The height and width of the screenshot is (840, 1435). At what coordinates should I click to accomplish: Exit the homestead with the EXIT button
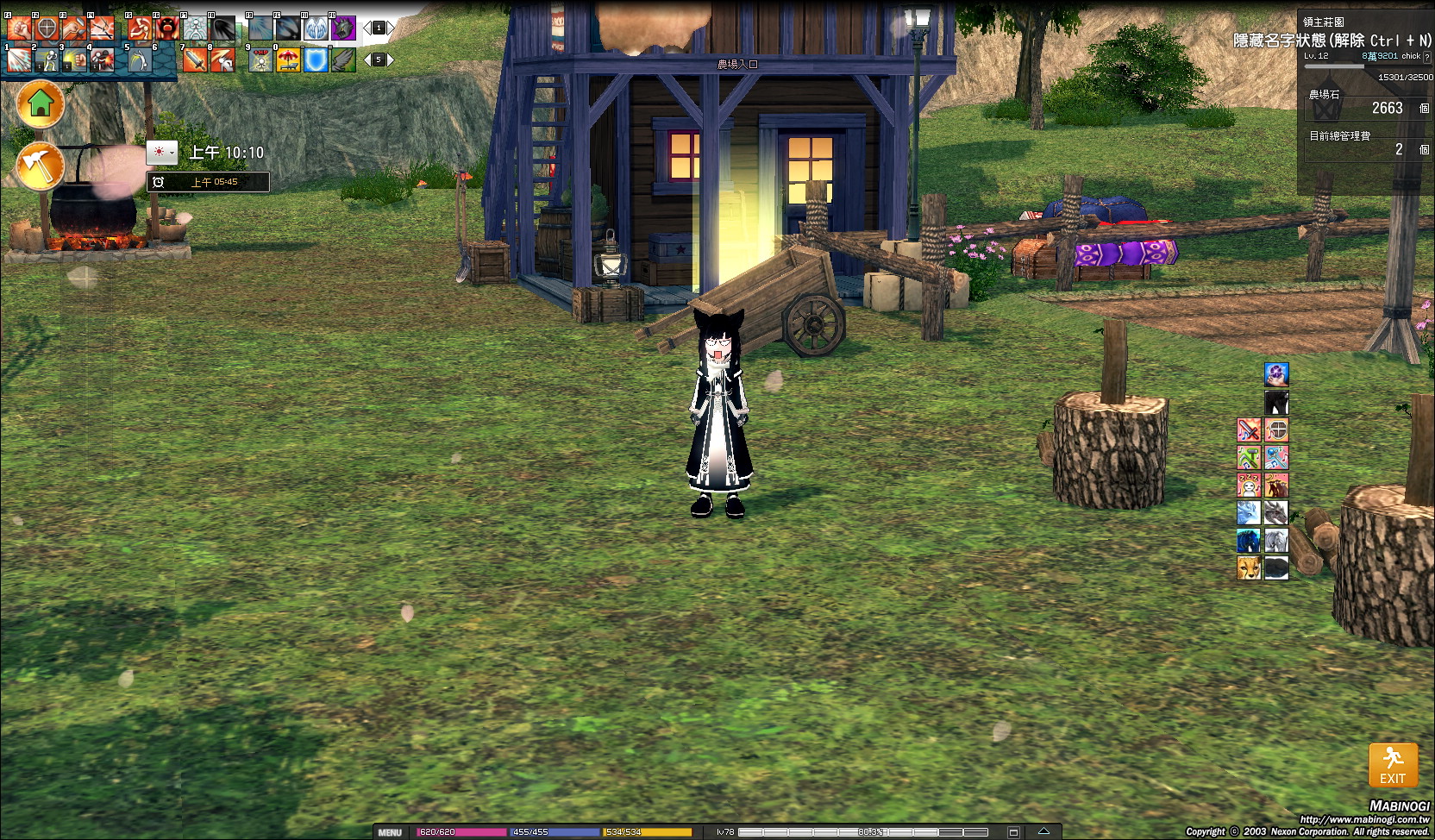[1393, 765]
